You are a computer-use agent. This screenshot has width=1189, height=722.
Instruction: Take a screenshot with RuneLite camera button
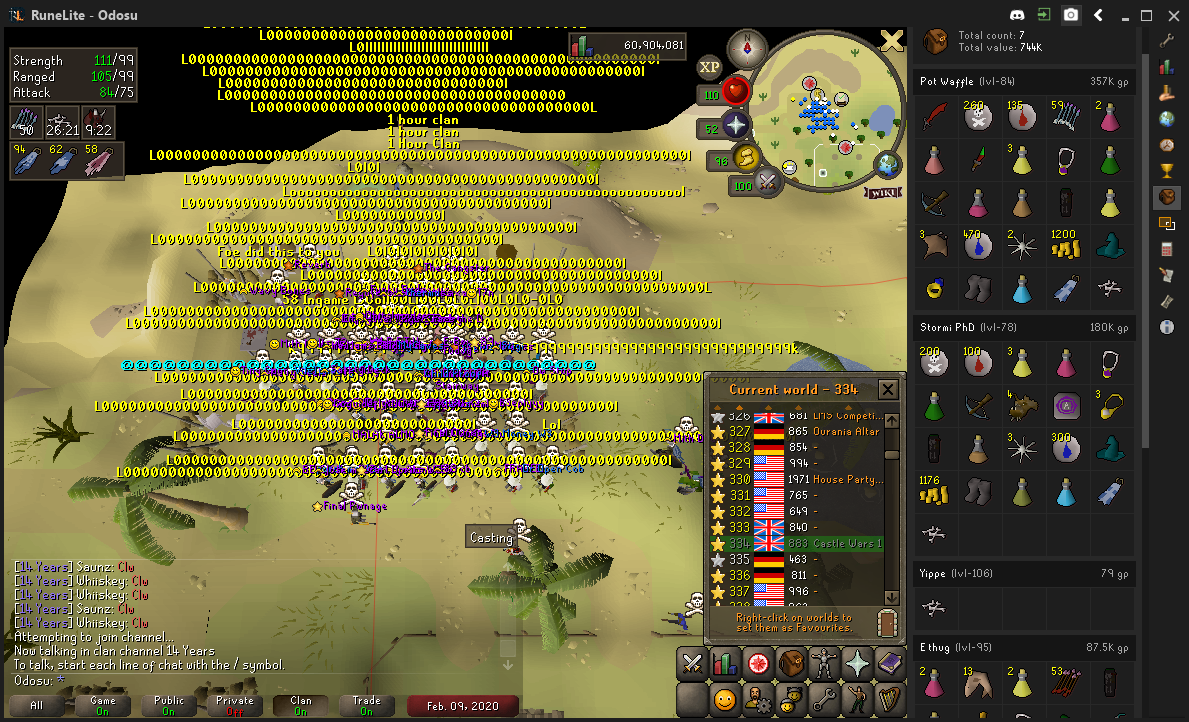(x=1071, y=15)
